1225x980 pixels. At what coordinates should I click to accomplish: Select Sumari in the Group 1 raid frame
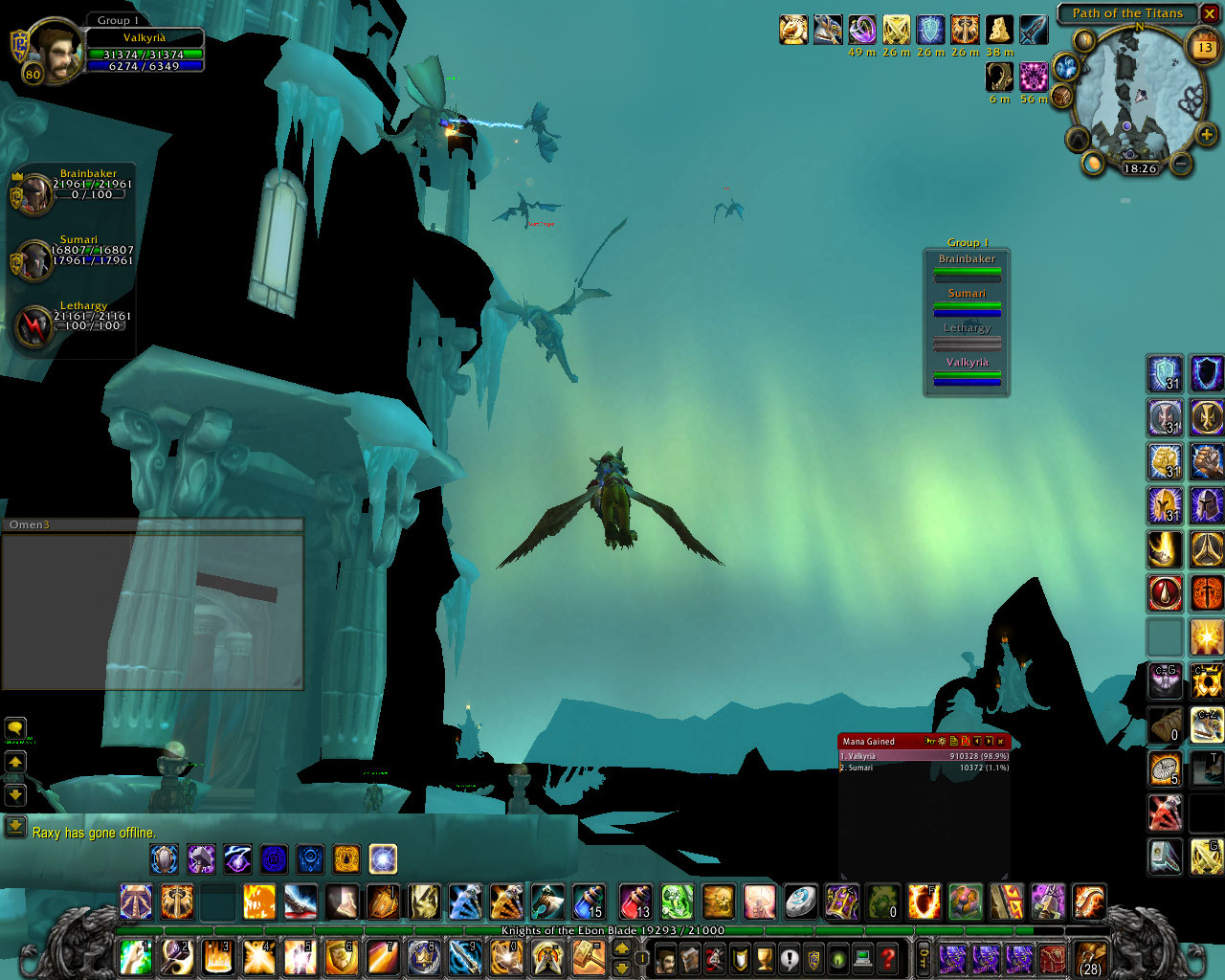967,302
